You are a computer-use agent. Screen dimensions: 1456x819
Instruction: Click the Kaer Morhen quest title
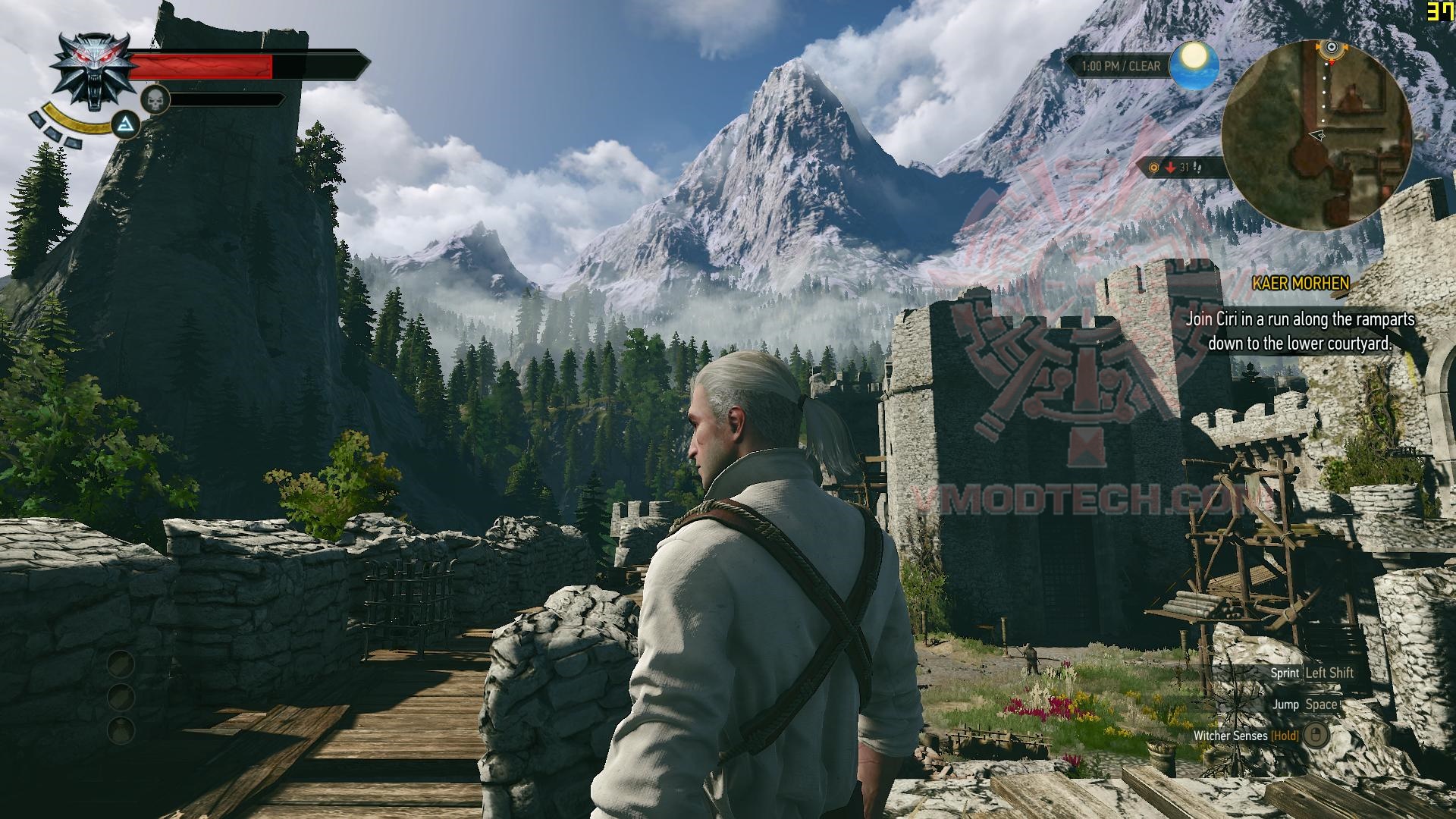pos(1301,284)
